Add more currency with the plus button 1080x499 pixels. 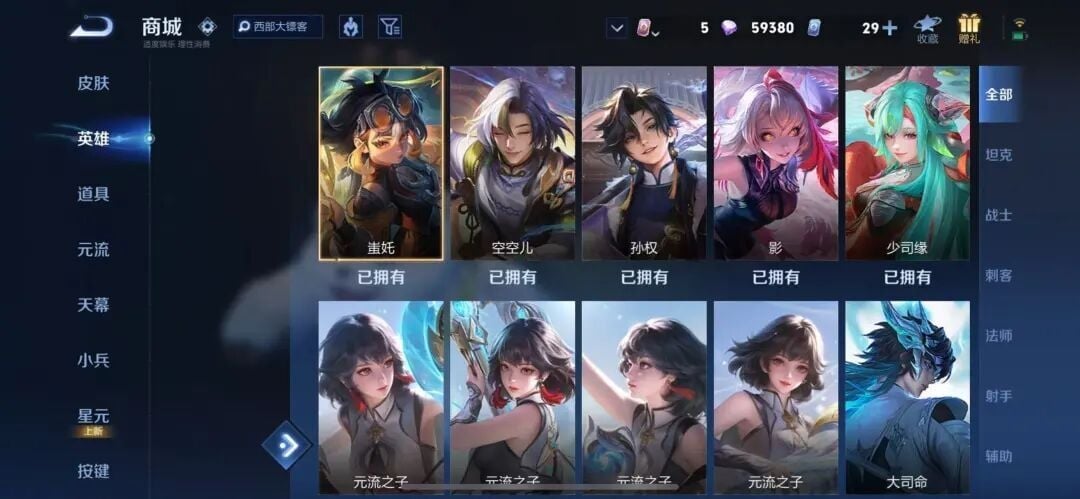(889, 28)
